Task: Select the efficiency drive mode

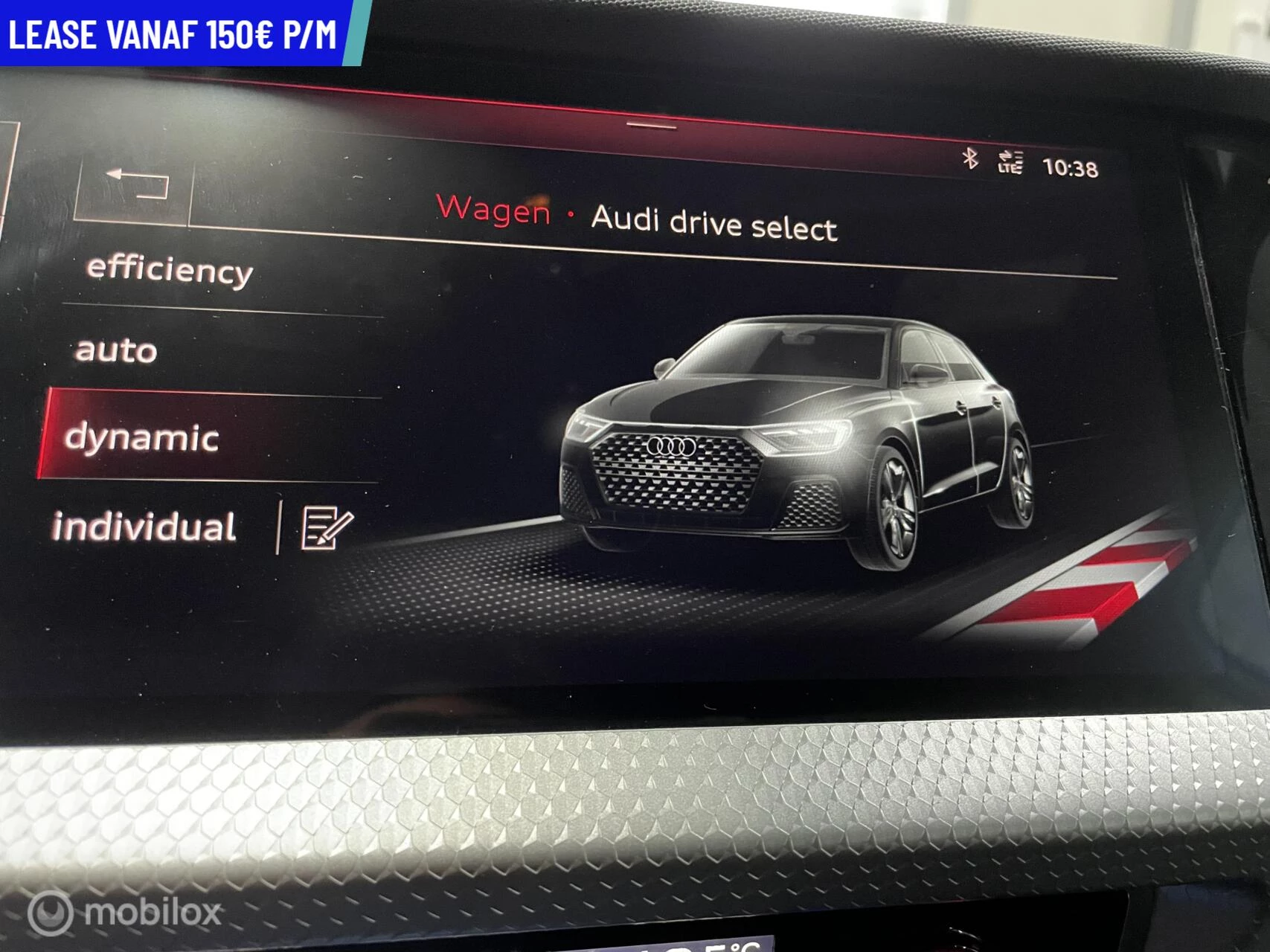Action: pos(167,271)
